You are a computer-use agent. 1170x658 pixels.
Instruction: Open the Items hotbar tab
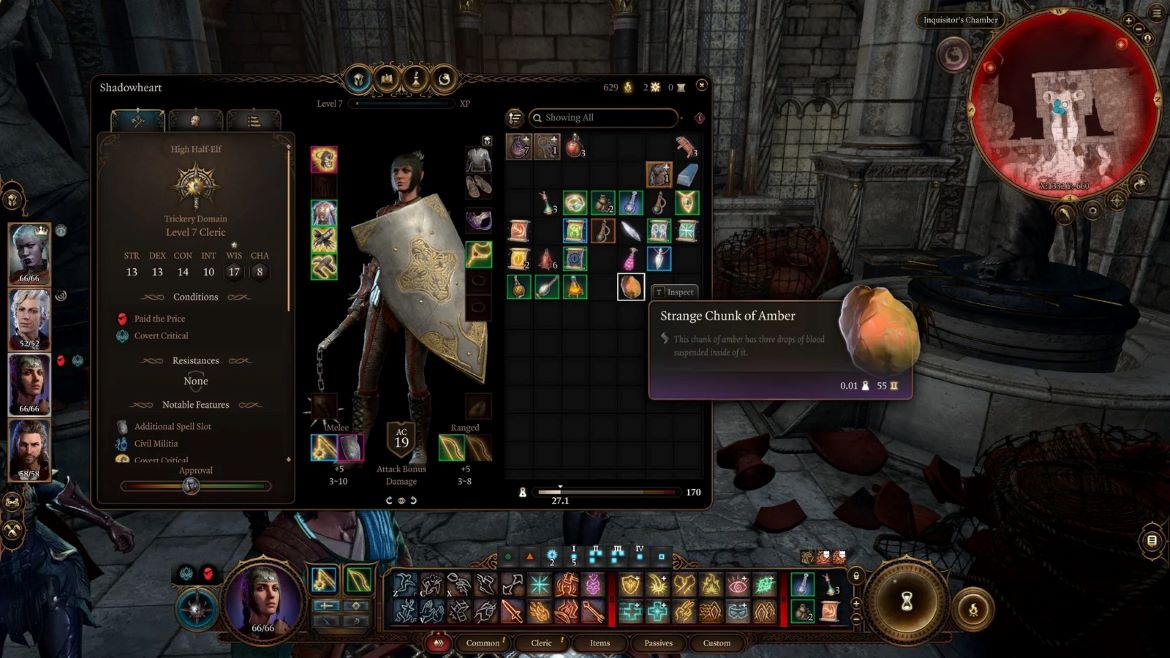tap(600, 643)
